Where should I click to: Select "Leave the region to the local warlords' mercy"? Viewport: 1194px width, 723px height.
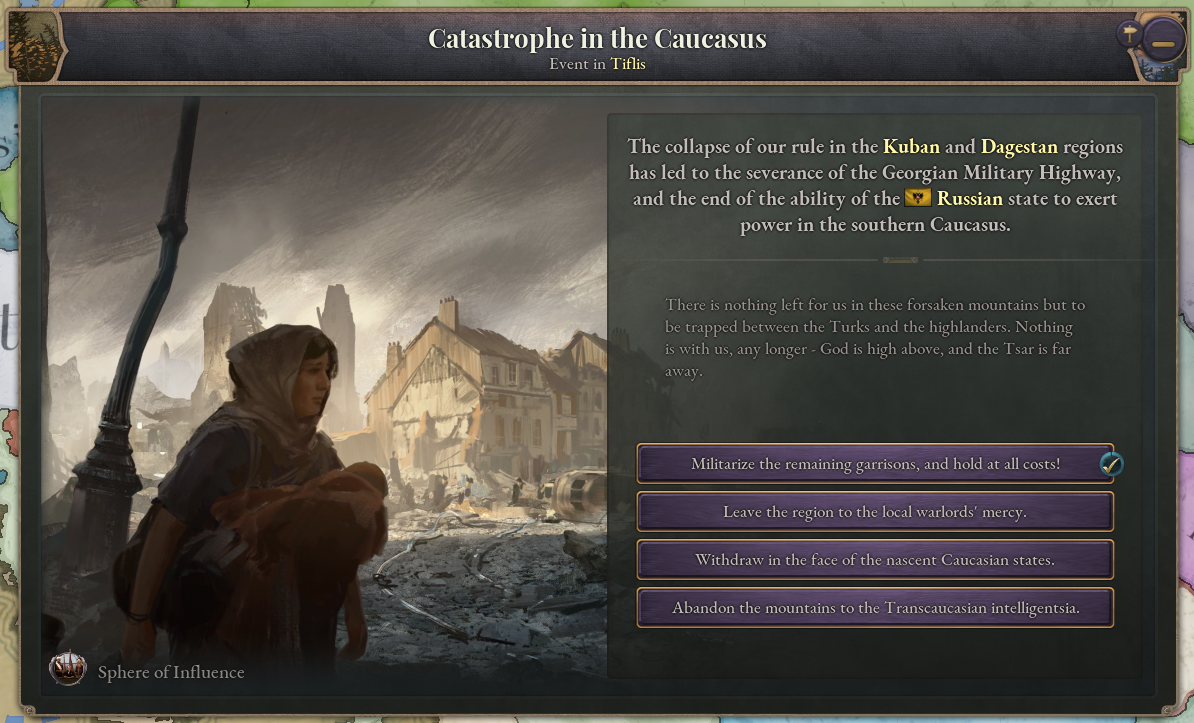(x=875, y=512)
